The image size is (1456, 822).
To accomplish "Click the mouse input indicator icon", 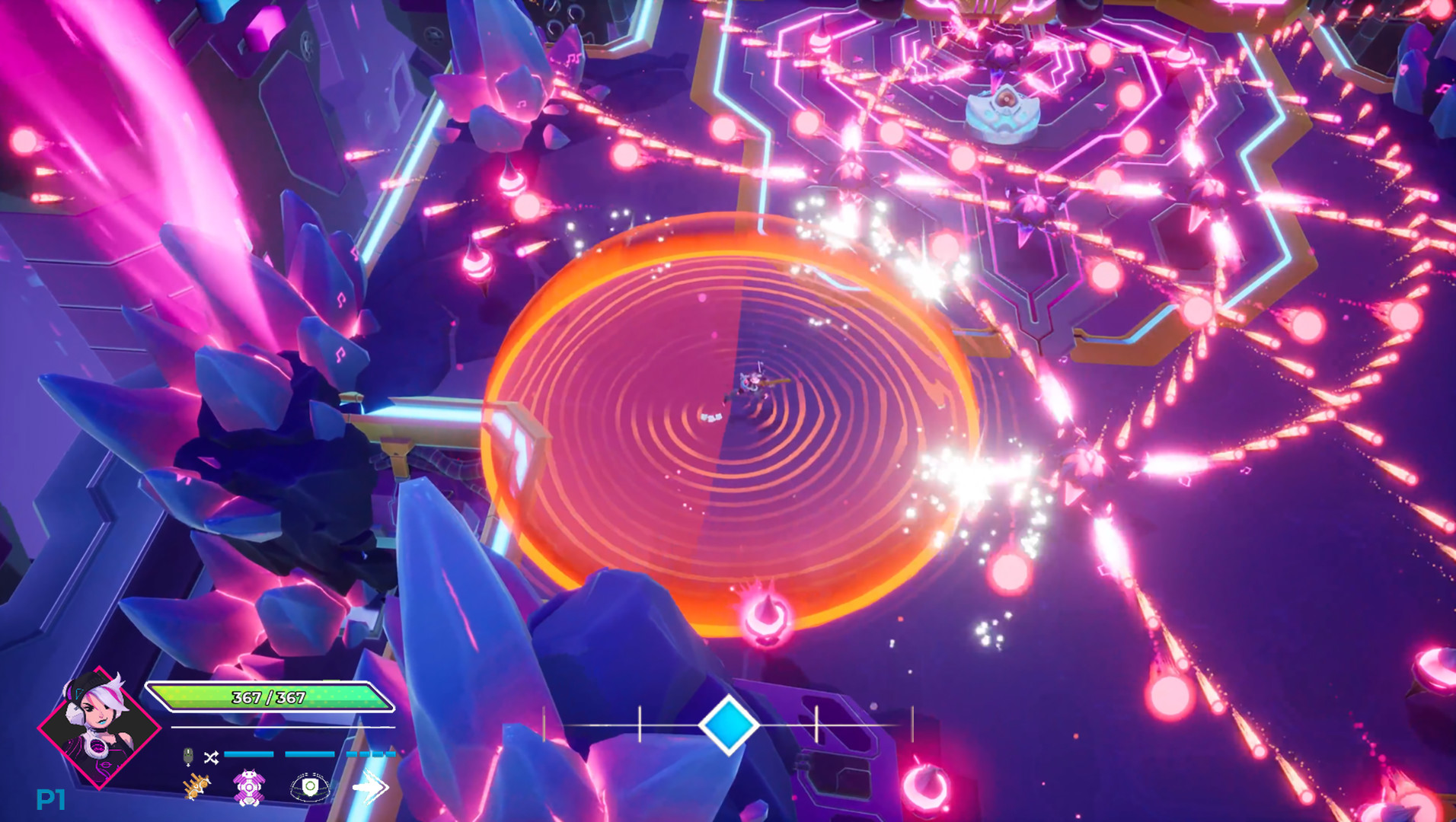I will [188, 758].
